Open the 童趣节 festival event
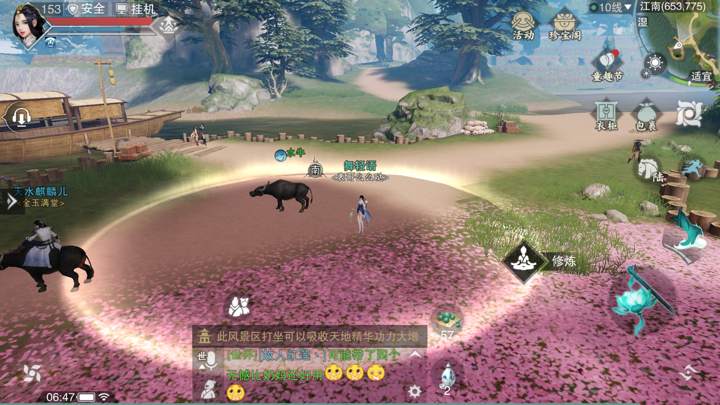The image size is (720, 405). click(607, 65)
